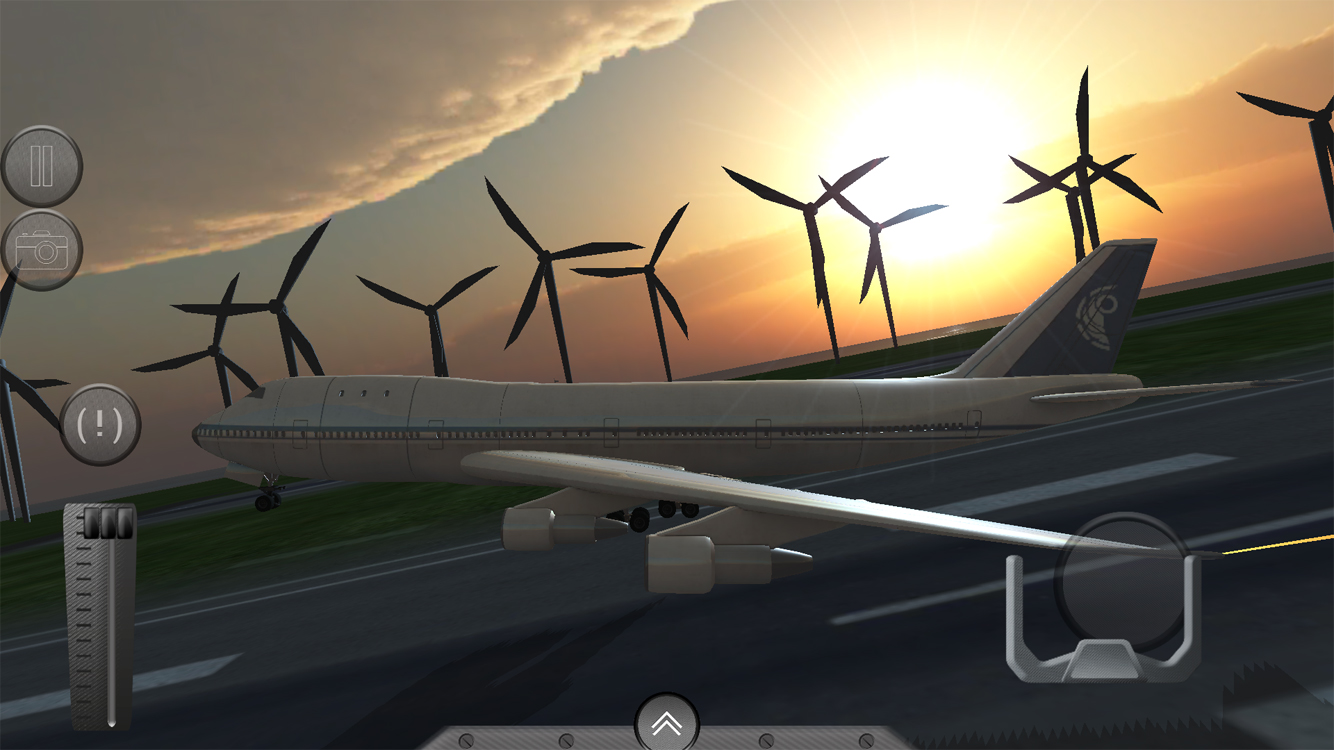The height and width of the screenshot is (750, 1334).
Task: Take a screenshot with the camera button
Action: 41,250
